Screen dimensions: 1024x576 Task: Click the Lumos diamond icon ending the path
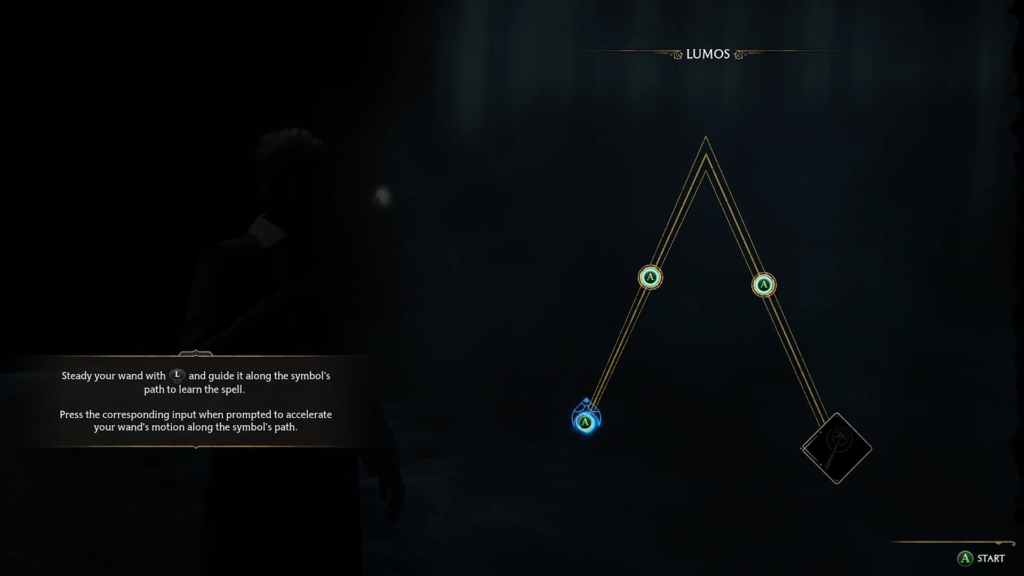837,447
